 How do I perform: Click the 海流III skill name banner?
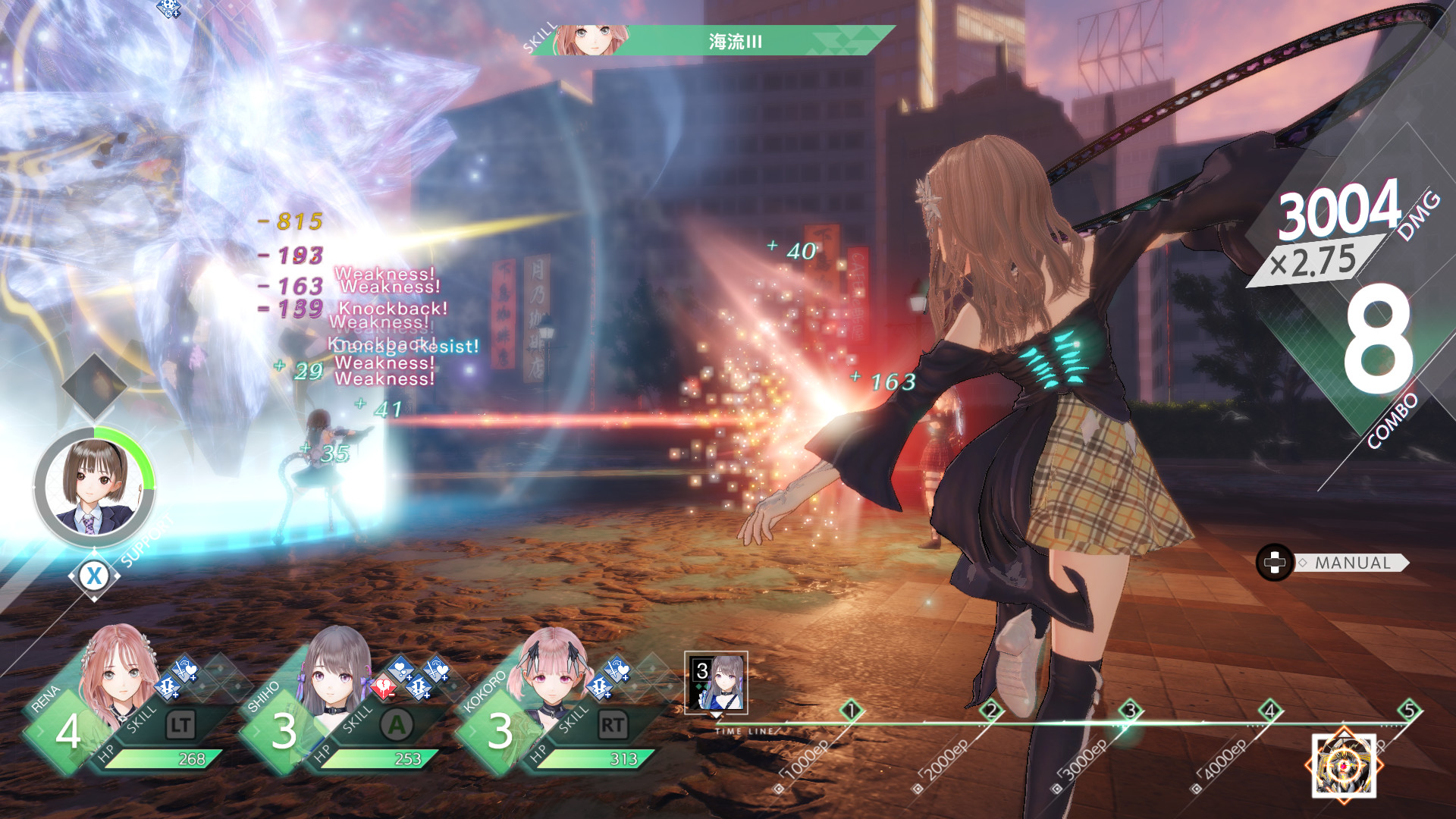coord(734,41)
